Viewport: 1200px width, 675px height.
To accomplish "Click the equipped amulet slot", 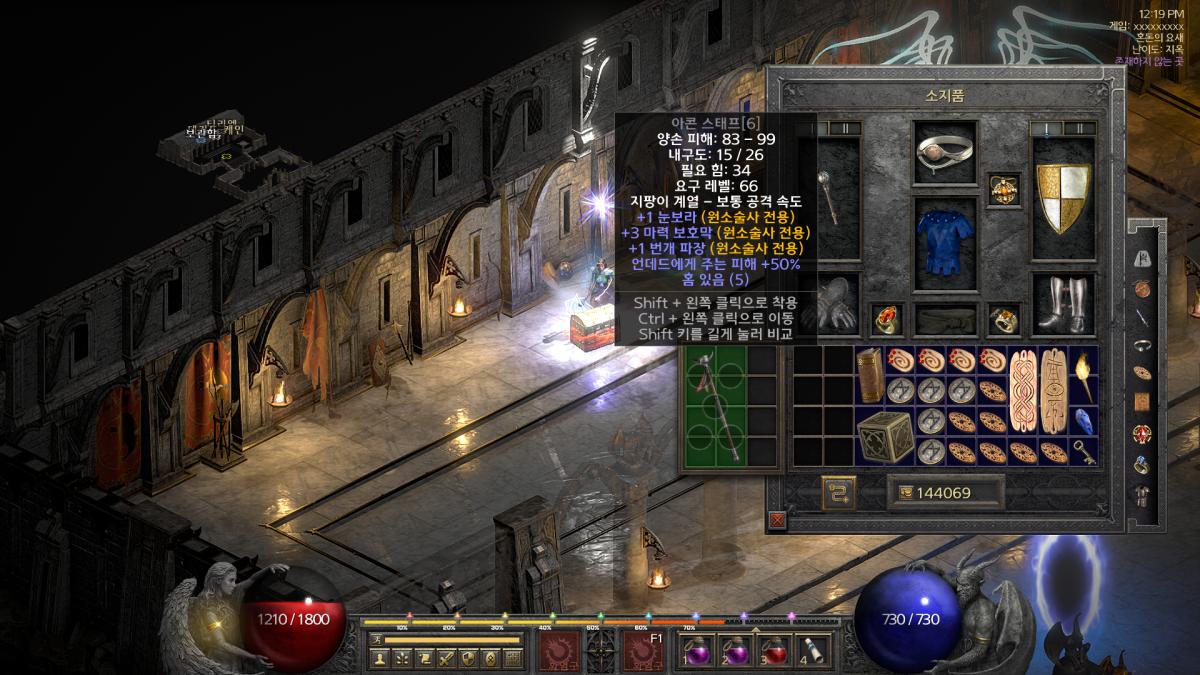I will tap(1003, 188).
